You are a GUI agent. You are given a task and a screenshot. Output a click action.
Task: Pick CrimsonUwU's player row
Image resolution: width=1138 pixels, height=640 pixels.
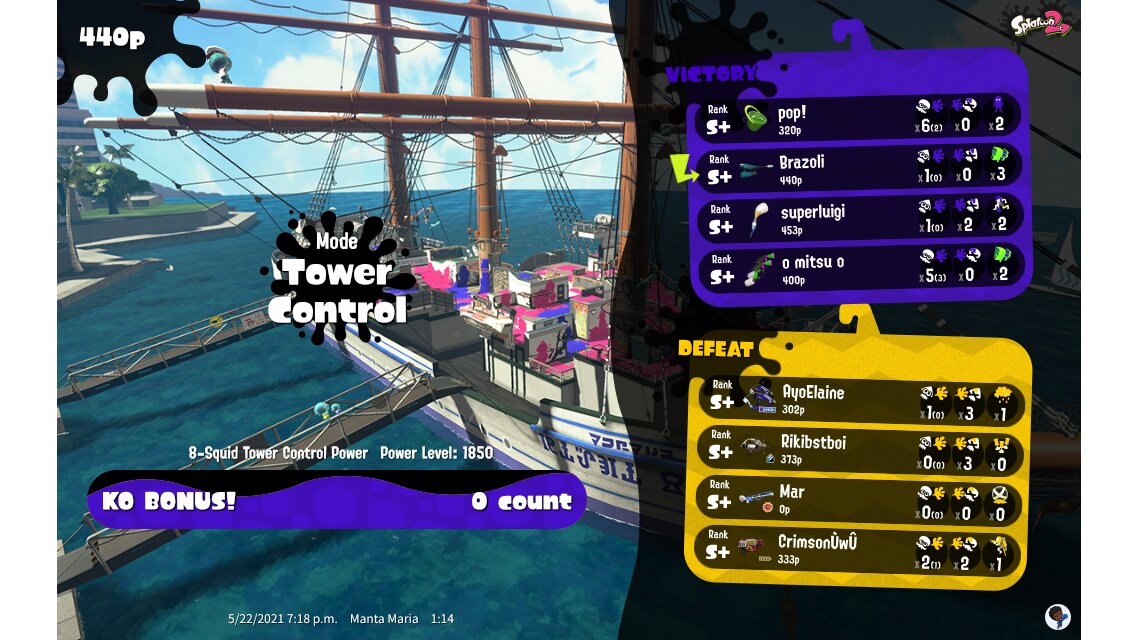(858, 550)
